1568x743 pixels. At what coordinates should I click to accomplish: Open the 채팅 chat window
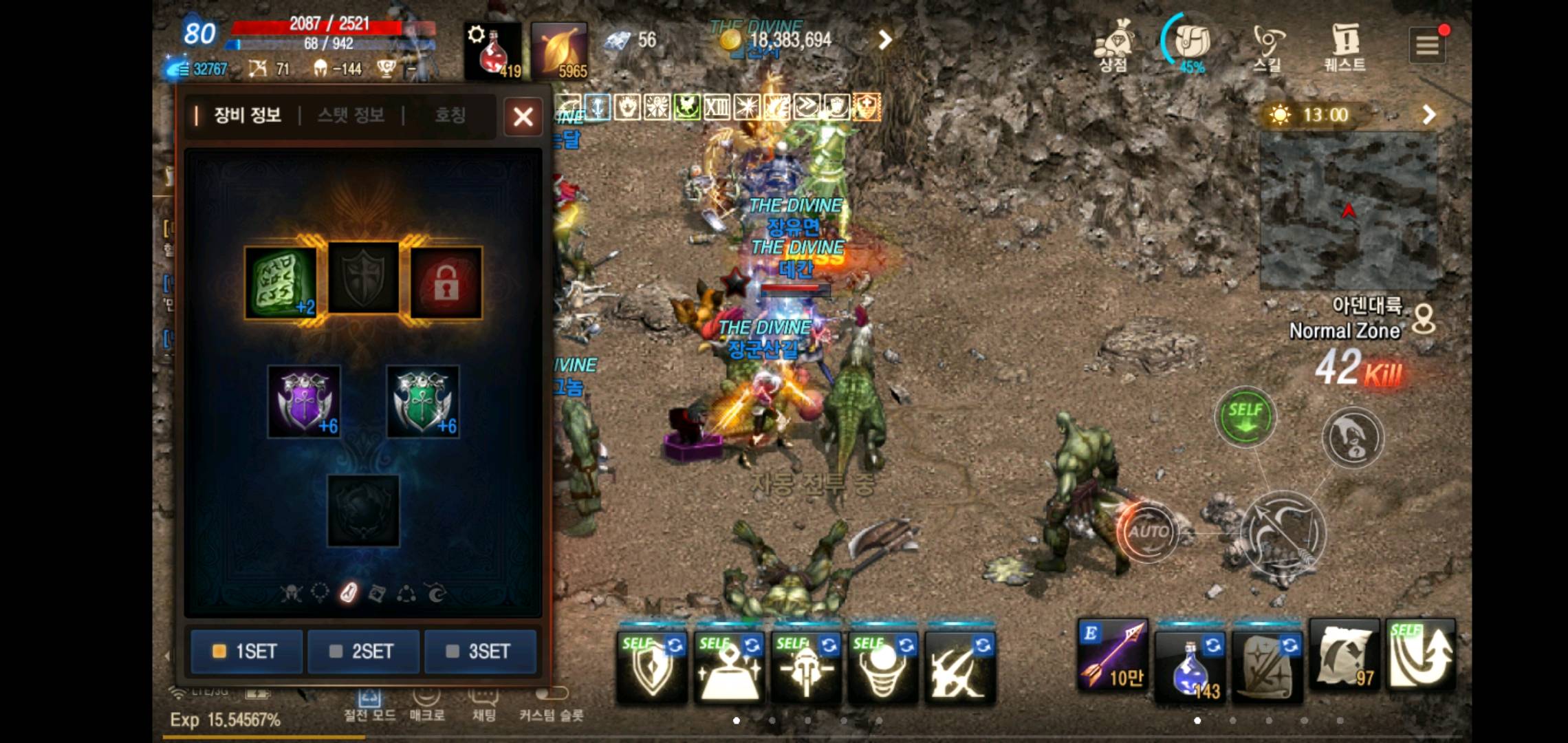click(483, 705)
